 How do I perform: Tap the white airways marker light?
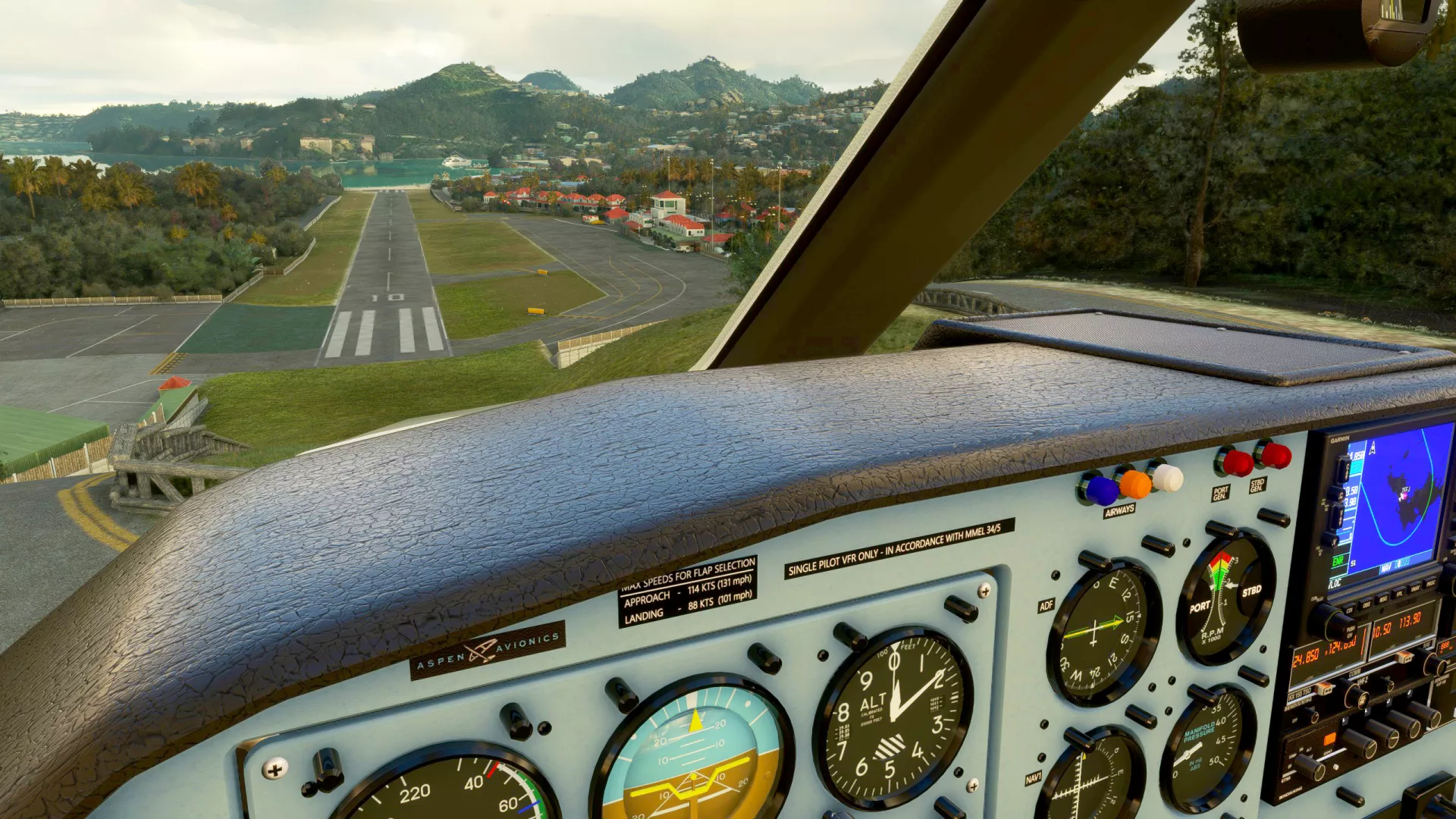click(1166, 478)
